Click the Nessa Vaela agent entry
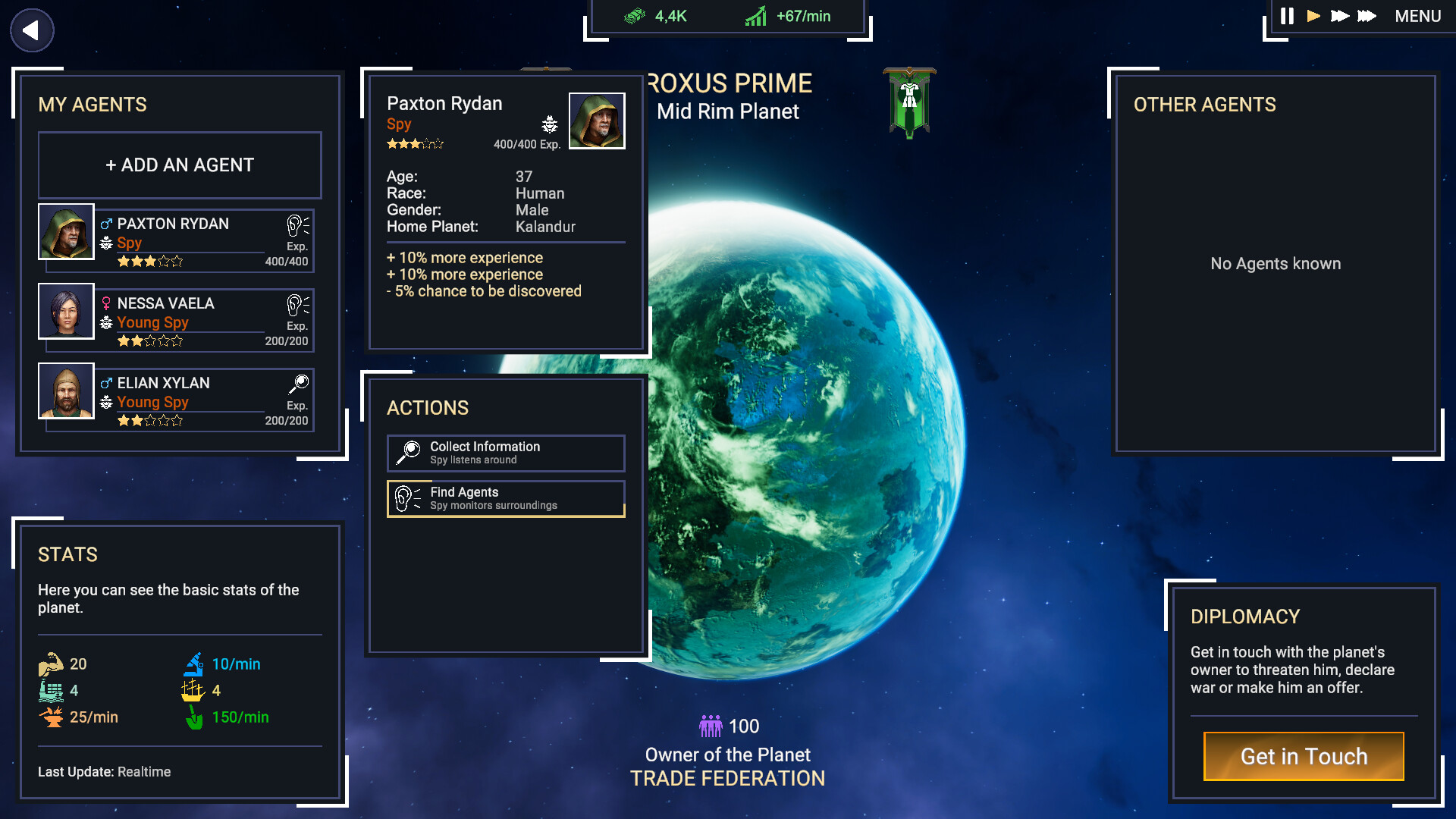This screenshot has width=1456, height=819. 176,320
